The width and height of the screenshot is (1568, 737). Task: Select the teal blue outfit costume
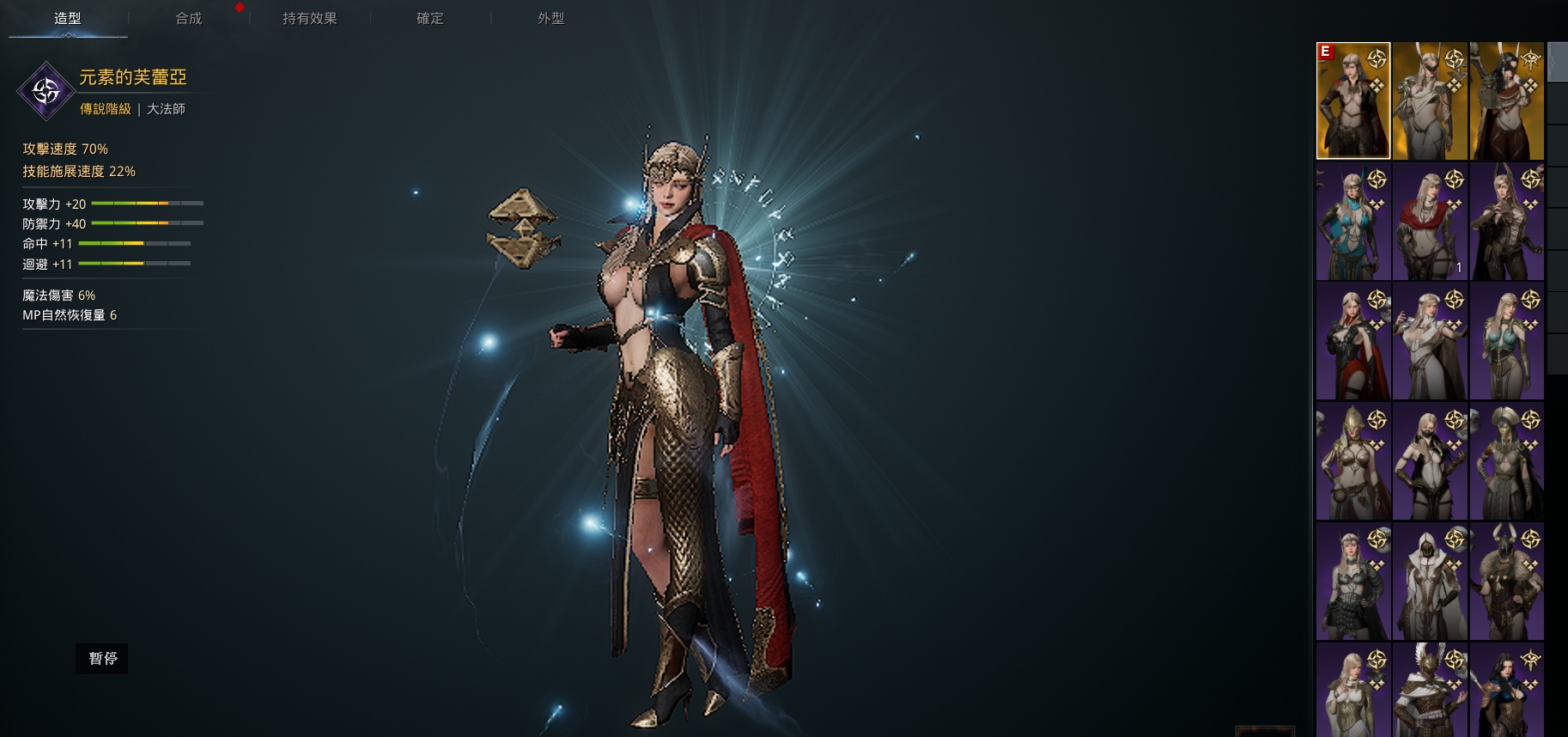pos(1352,222)
